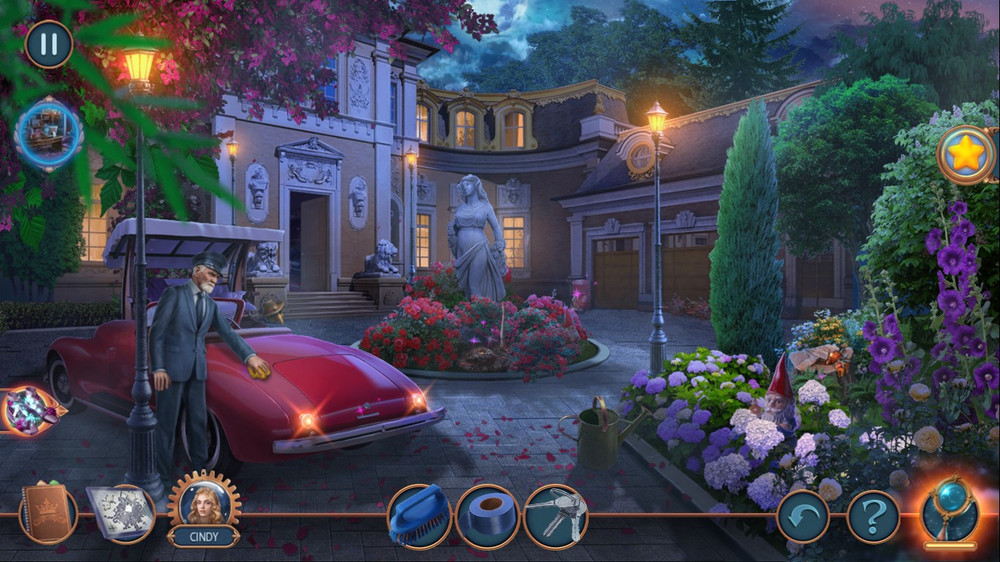Click the undo back arrow button

803,517
